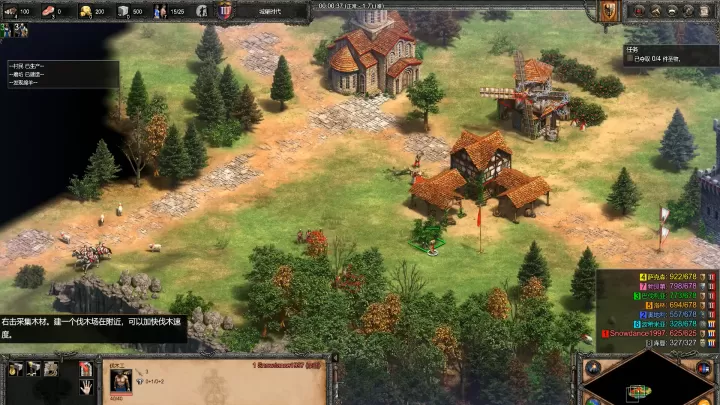
Task: Click the population icon
Action: pyautogui.click(x=160, y=11)
